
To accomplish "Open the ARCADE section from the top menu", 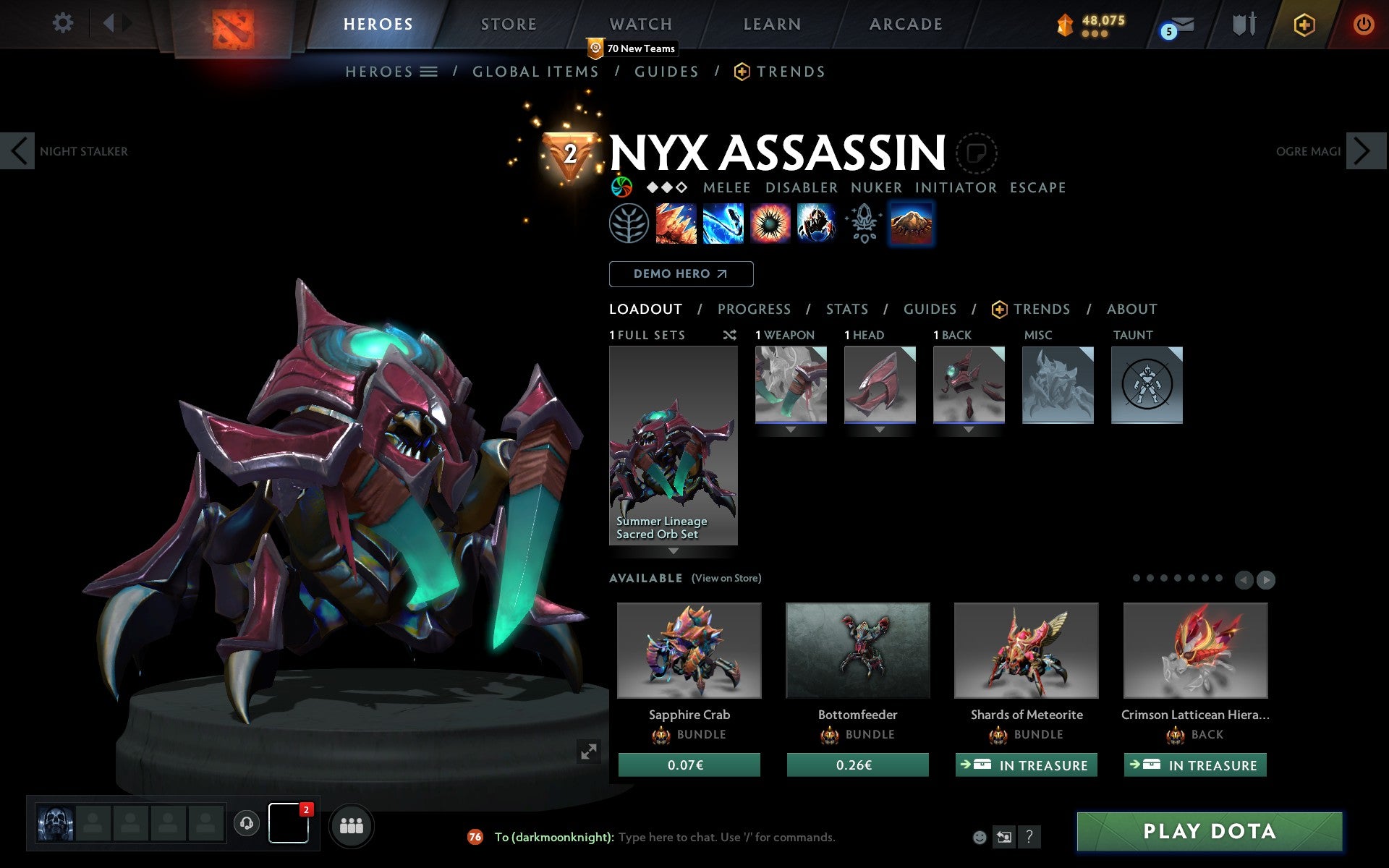I will (905, 24).
